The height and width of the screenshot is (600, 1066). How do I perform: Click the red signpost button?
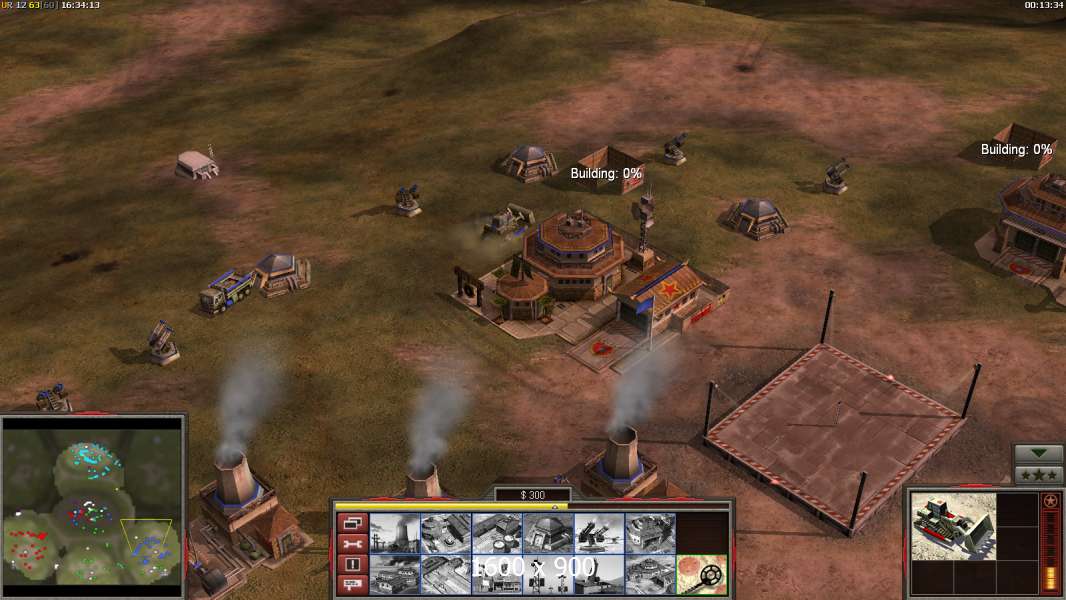pyautogui.click(x=351, y=585)
